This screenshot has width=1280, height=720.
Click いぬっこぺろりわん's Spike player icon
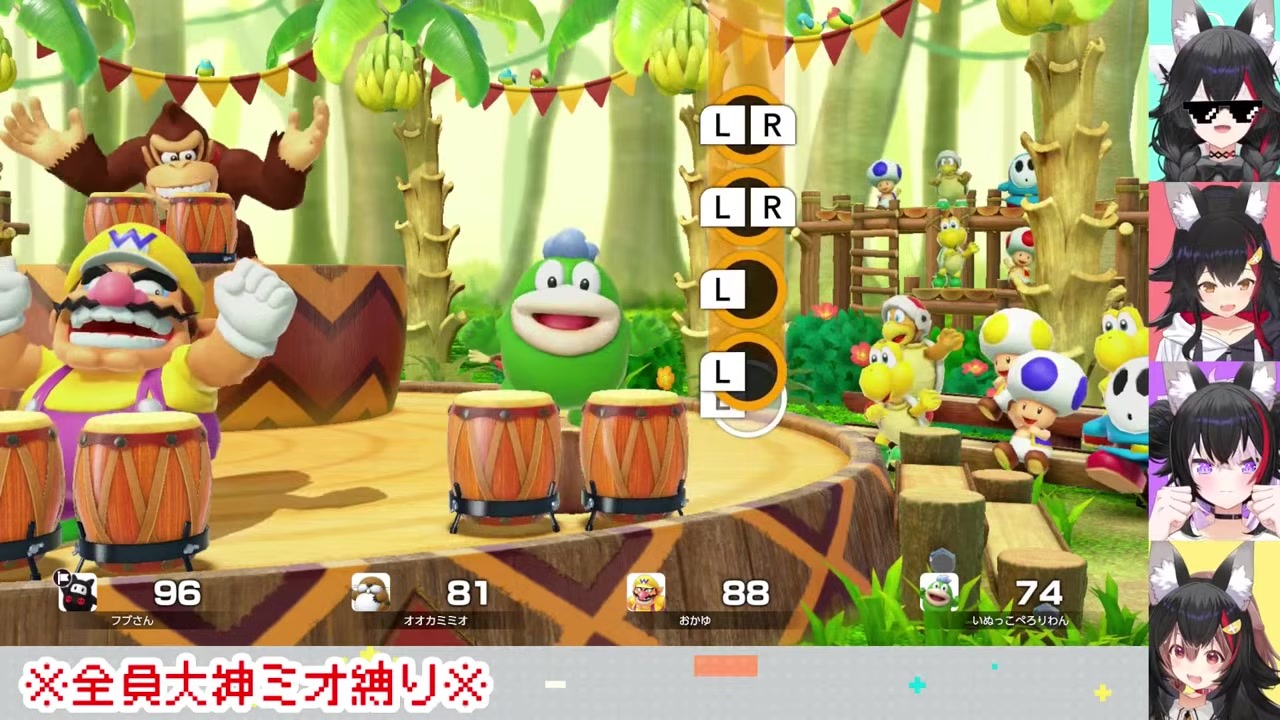point(938,592)
